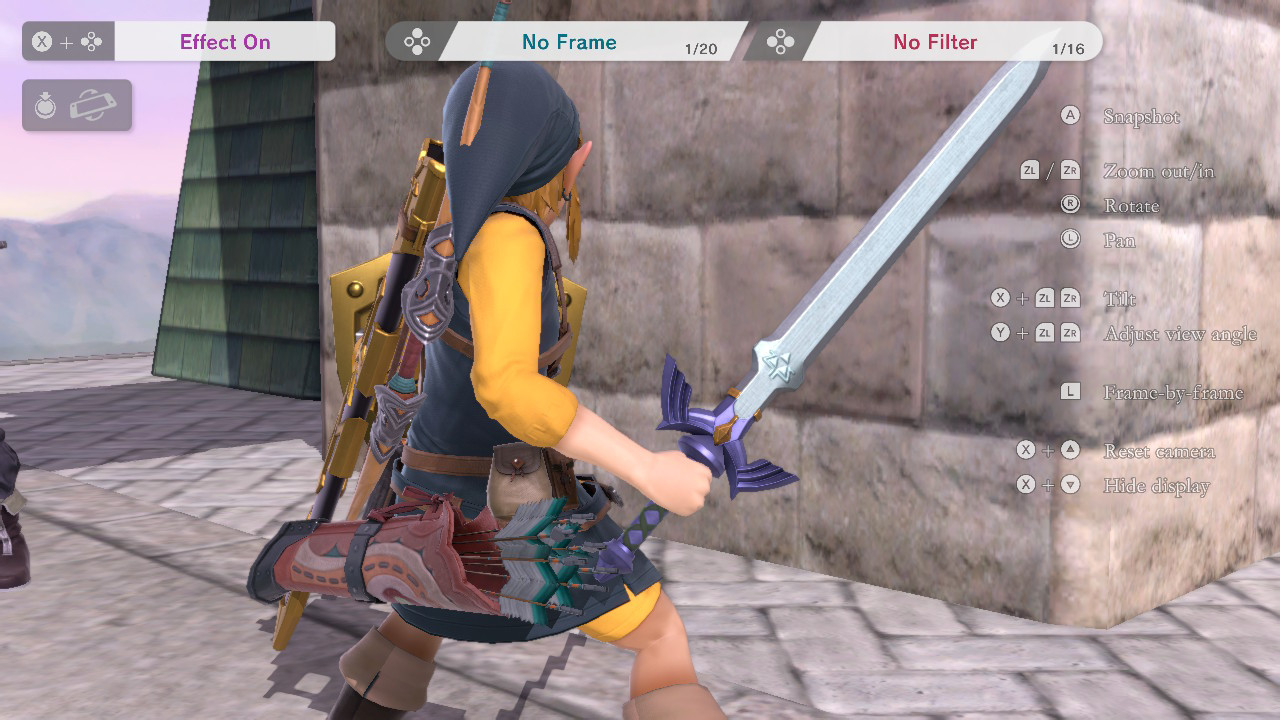The height and width of the screenshot is (720, 1280).
Task: Choose the Adjust view angle option
Action: point(1180,334)
